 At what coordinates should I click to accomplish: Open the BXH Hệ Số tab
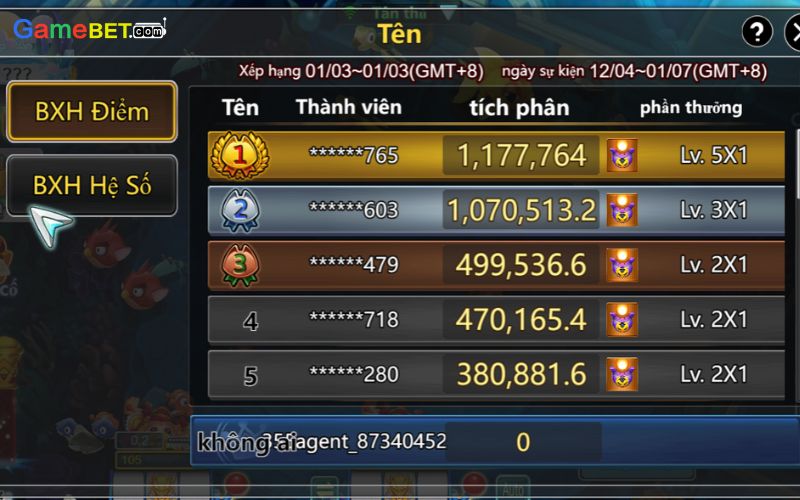[91, 186]
